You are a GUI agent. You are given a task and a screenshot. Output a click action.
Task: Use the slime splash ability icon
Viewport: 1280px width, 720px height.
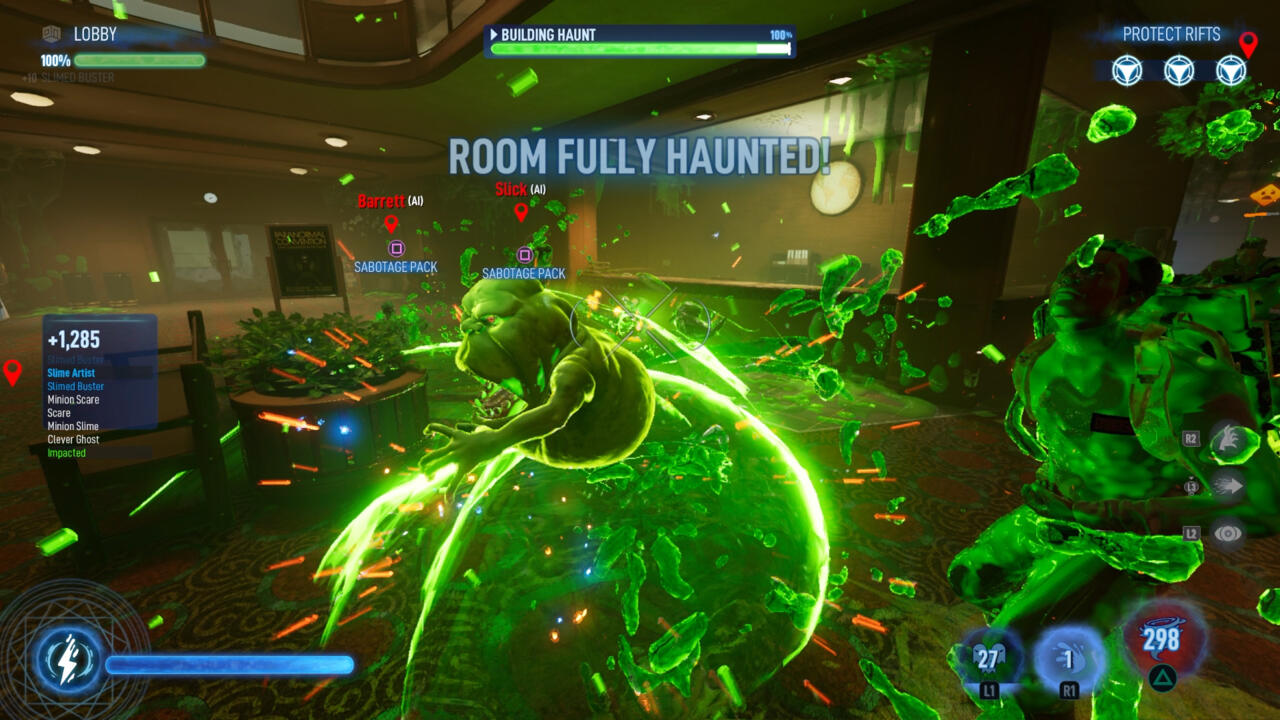pyautogui.click(x=1069, y=659)
